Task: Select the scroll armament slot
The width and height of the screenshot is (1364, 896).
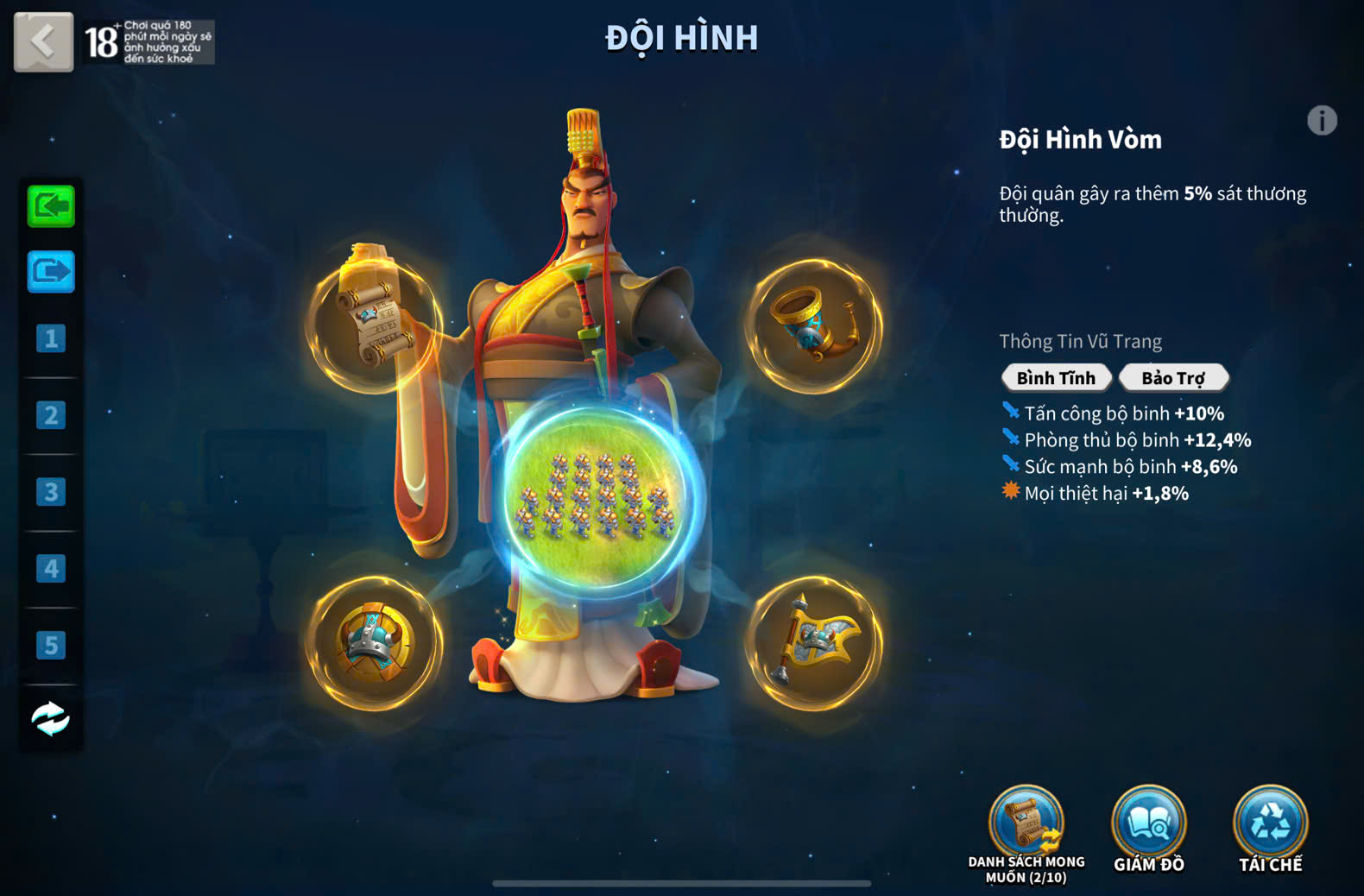Action: coord(375,323)
